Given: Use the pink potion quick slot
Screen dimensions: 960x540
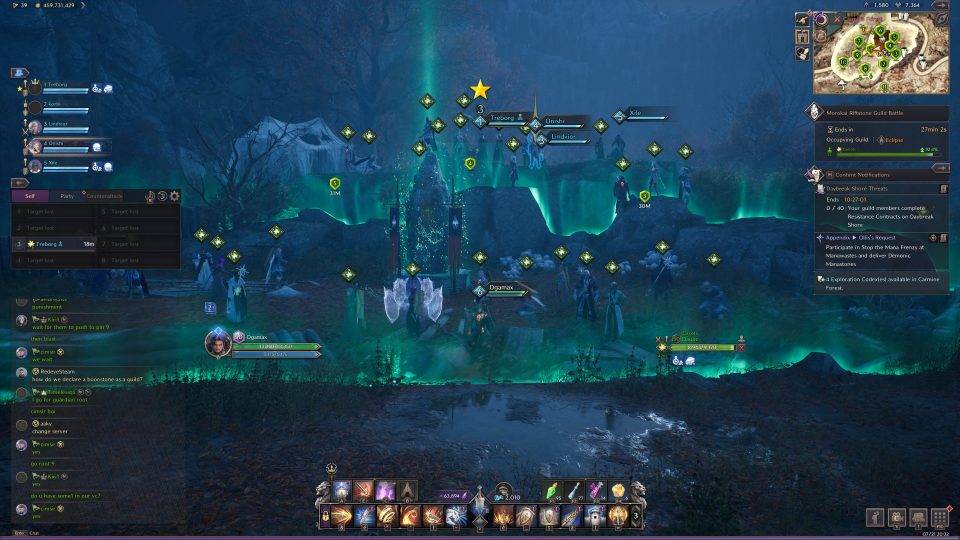Looking at the screenshot, I should pos(597,490).
